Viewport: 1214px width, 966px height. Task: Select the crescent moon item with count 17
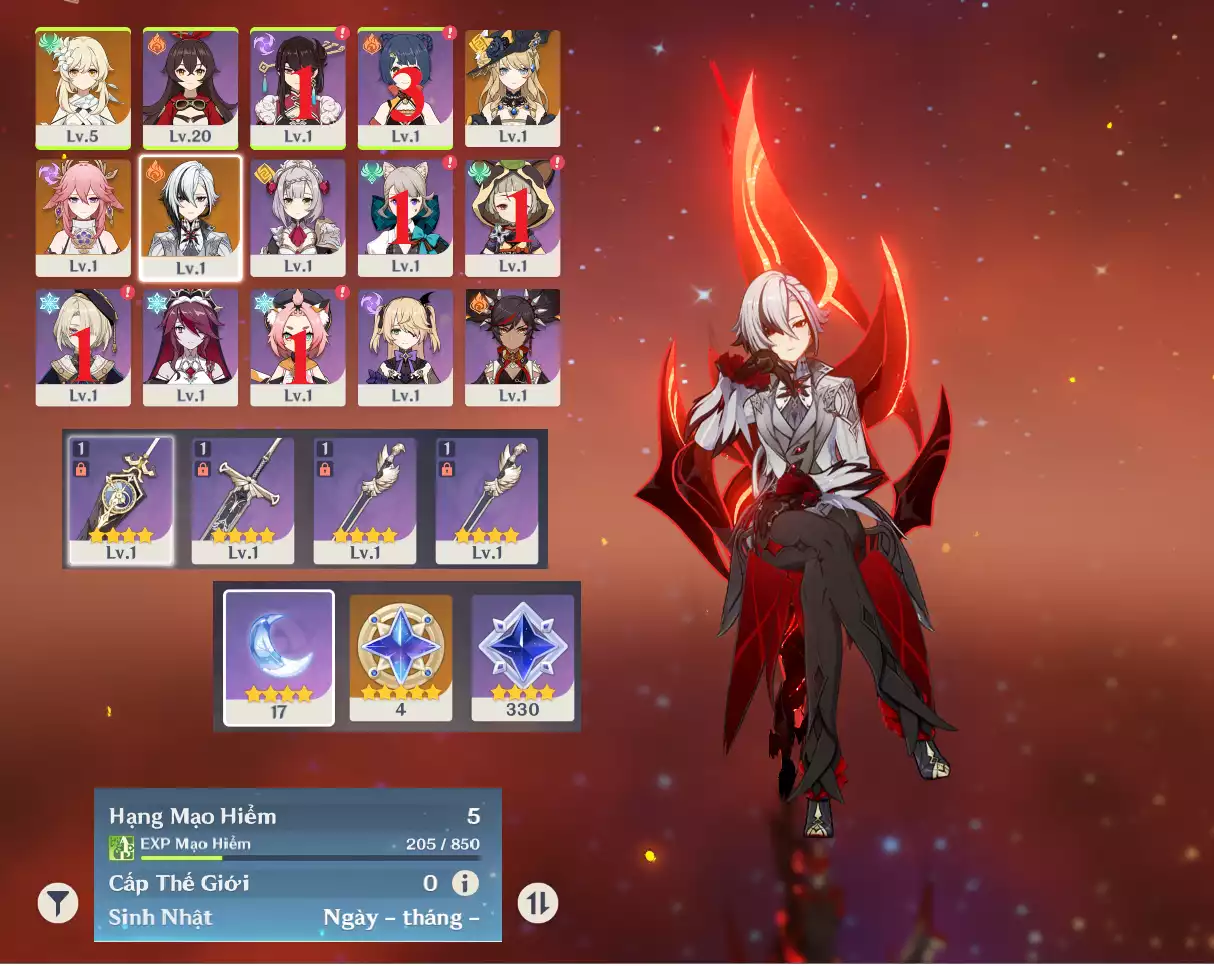[279, 656]
